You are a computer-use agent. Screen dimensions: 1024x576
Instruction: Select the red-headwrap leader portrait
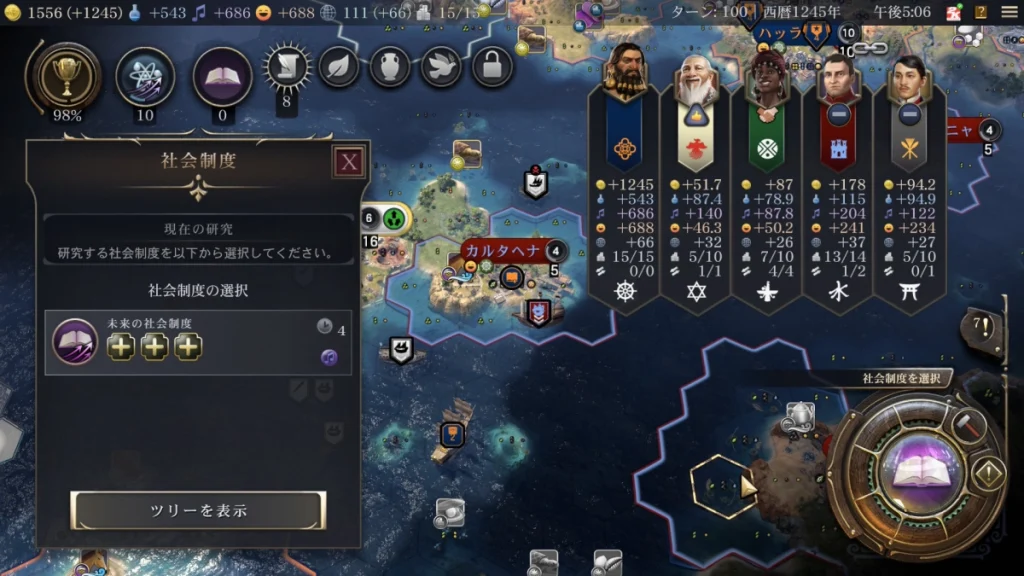tap(766, 73)
